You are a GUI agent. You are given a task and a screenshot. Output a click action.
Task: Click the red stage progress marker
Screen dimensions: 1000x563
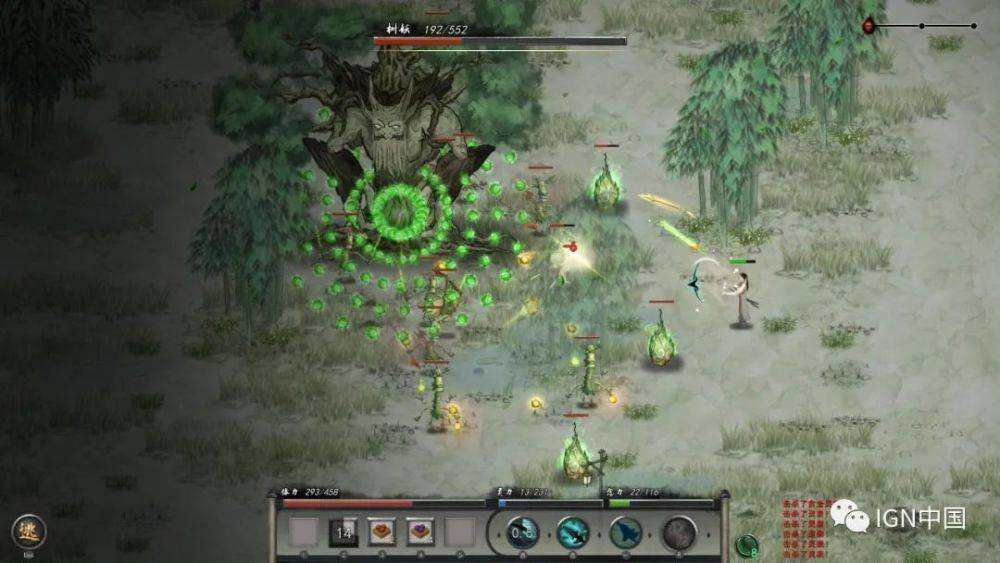(868, 25)
